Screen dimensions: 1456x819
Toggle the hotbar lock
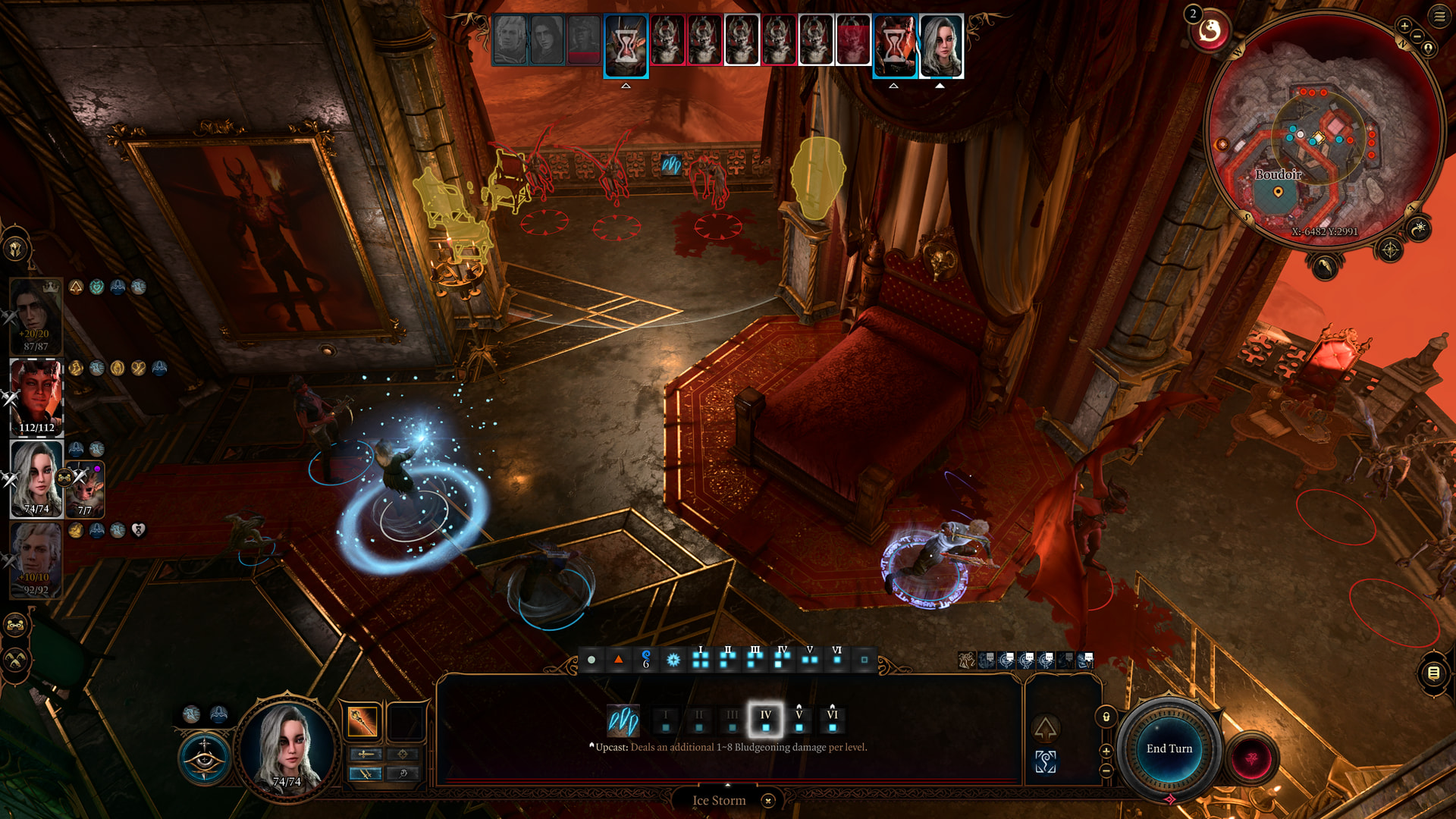point(1106,717)
